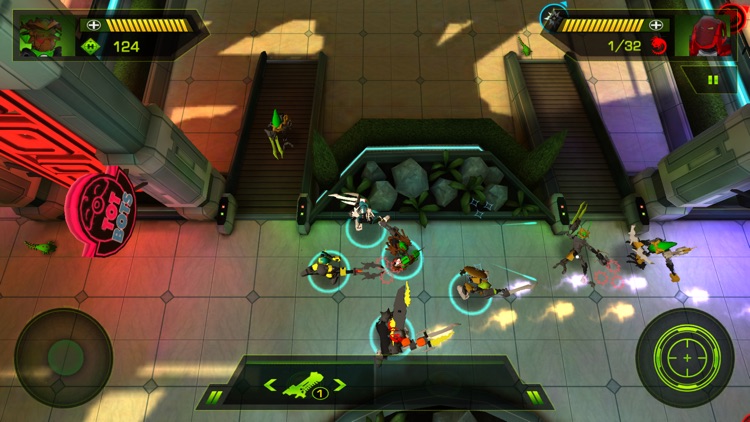Switch to the previous weapon with left arrow
Image resolution: width=750 pixels, height=422 pixels.
pos(269,385)
